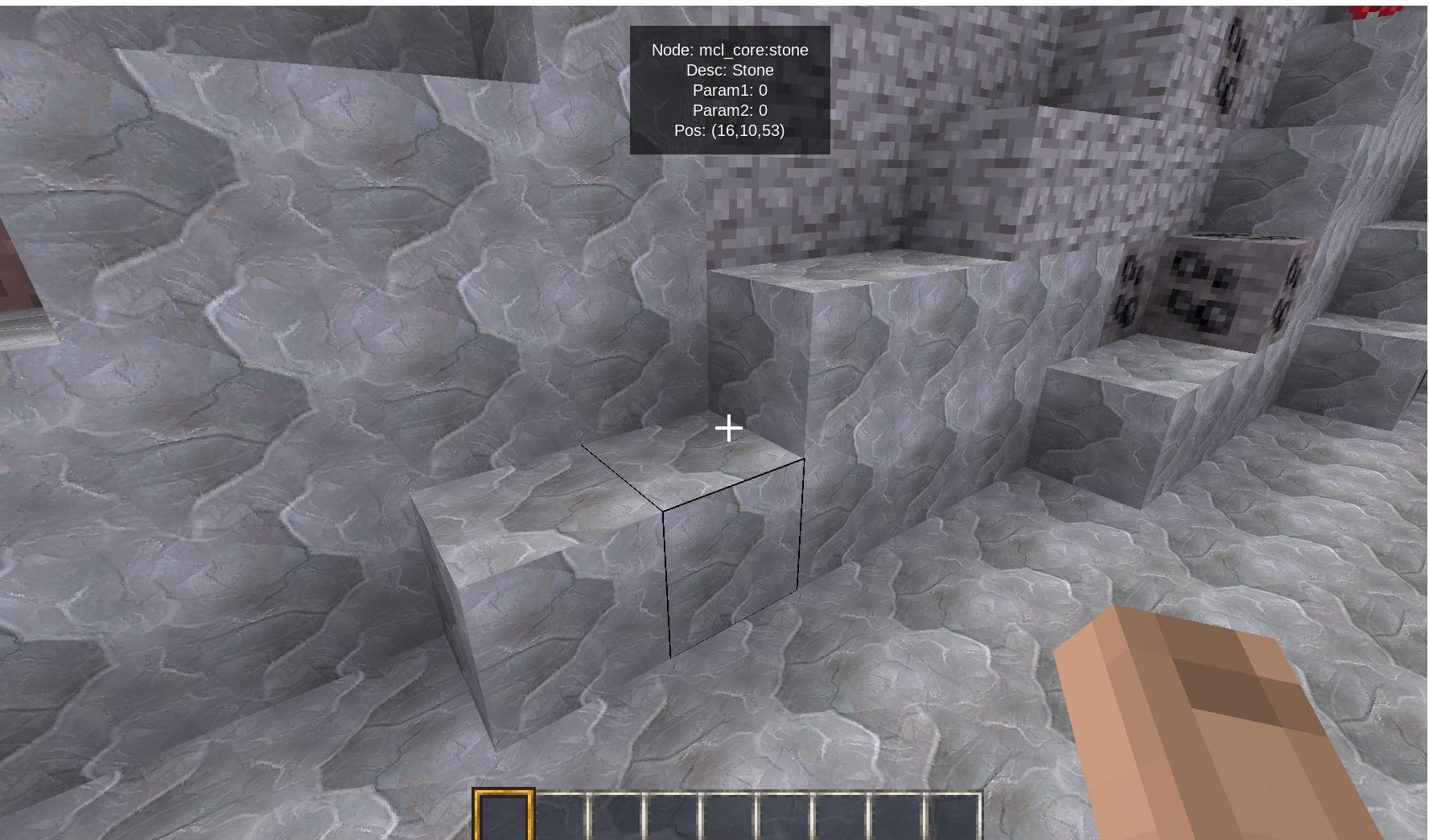Screen dimensions: 1429x840
Task: Select the gold-highlighted hotbar slot
Action: 504,816
